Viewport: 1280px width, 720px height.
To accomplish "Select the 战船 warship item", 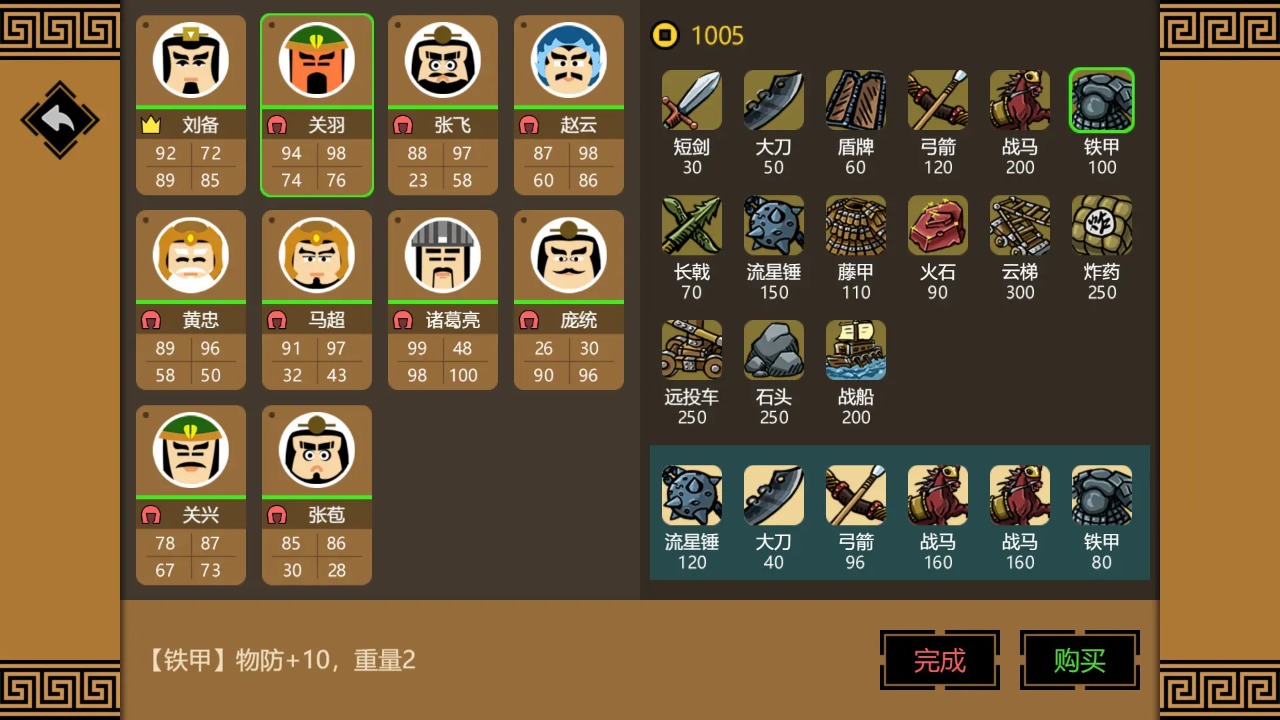I will tap(855, 350).
